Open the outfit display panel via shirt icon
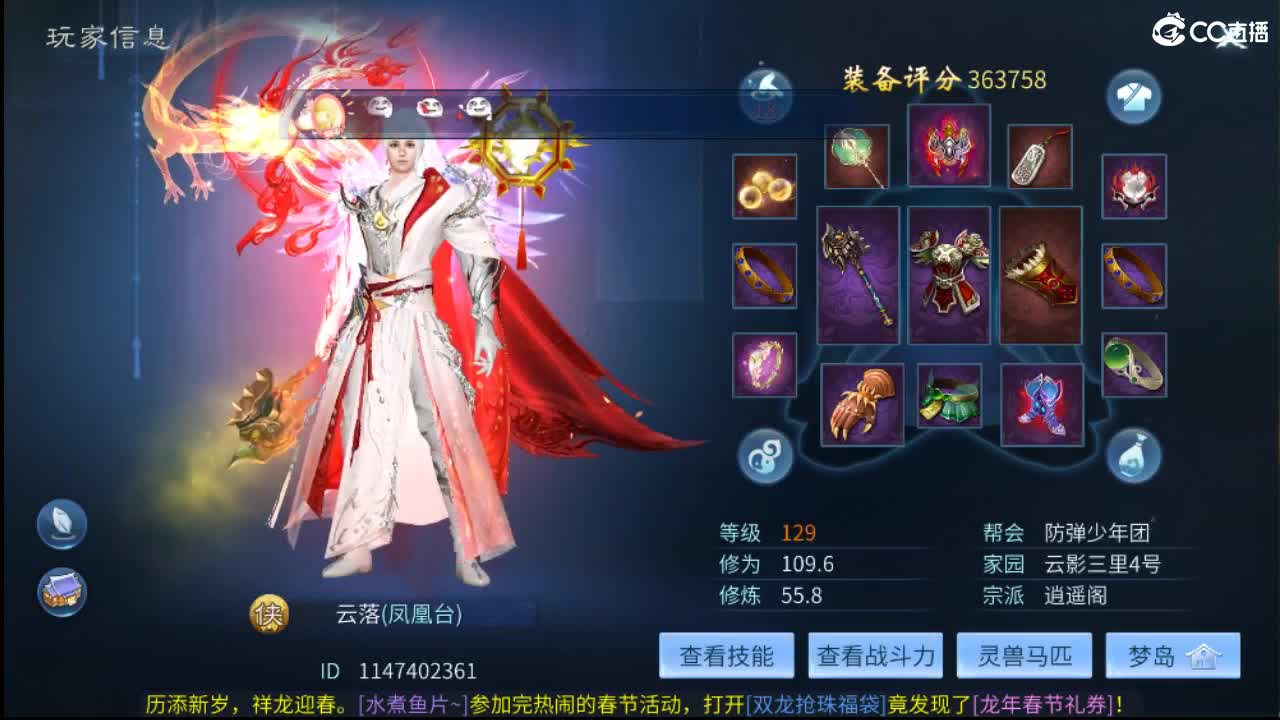Viewport: 1280px width, 720px height. [x=1135, y=95]
